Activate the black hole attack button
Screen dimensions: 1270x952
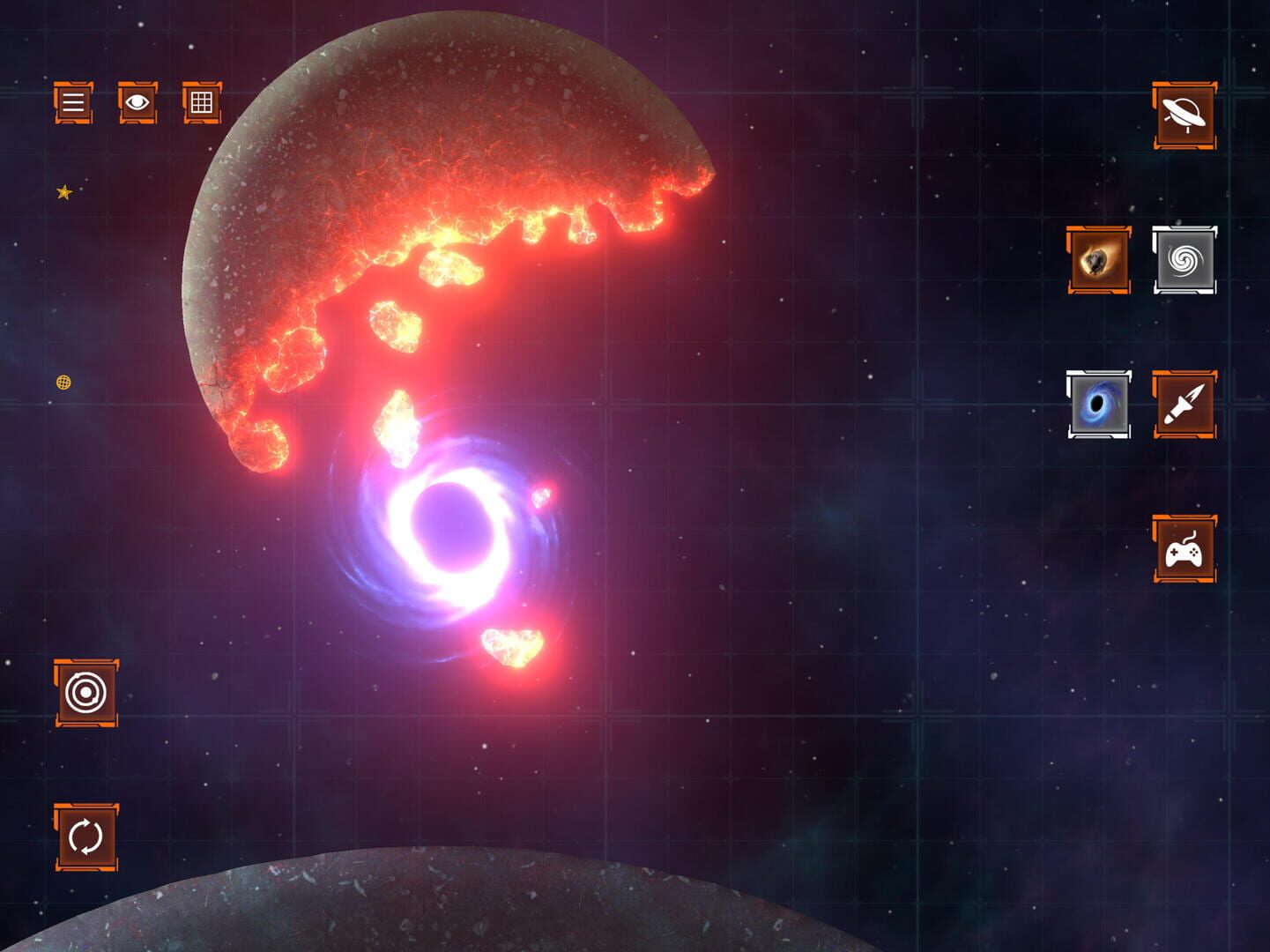(1098, 405)
